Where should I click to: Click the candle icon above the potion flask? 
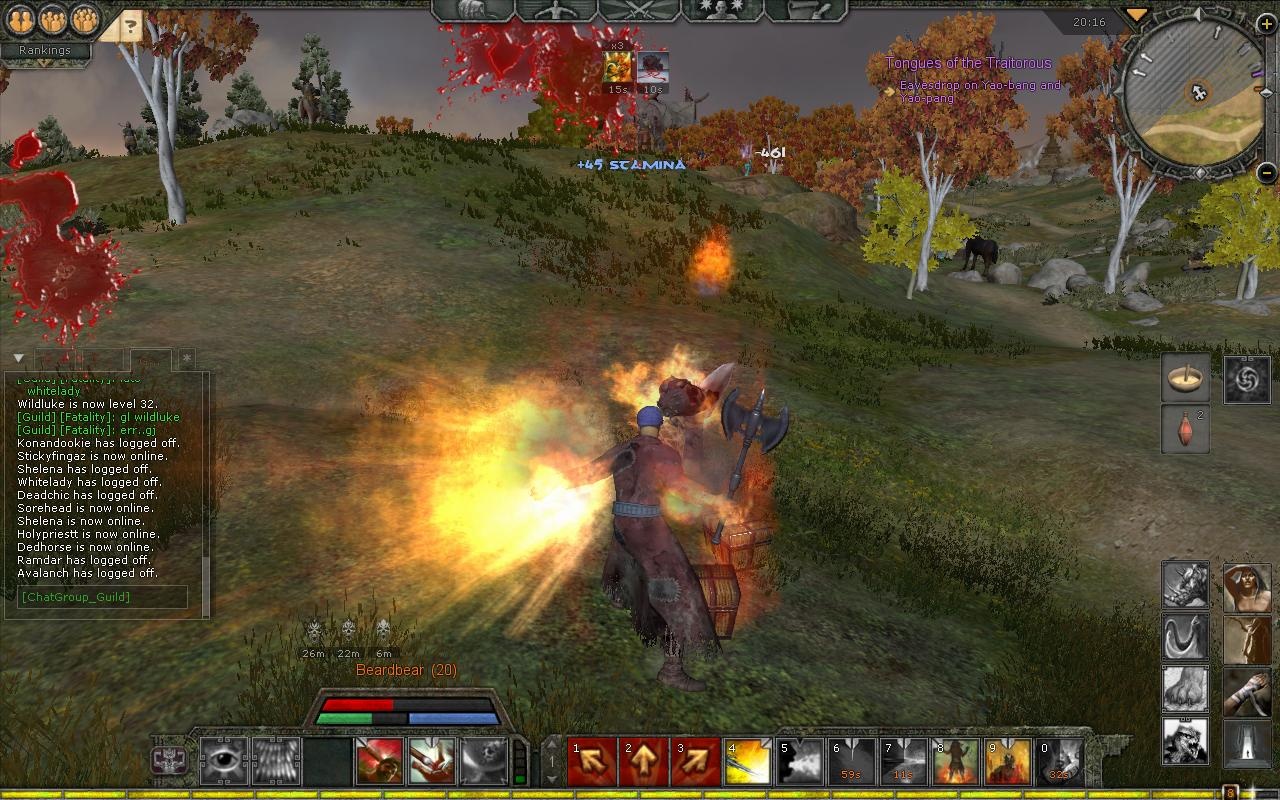coord(1185,378)
